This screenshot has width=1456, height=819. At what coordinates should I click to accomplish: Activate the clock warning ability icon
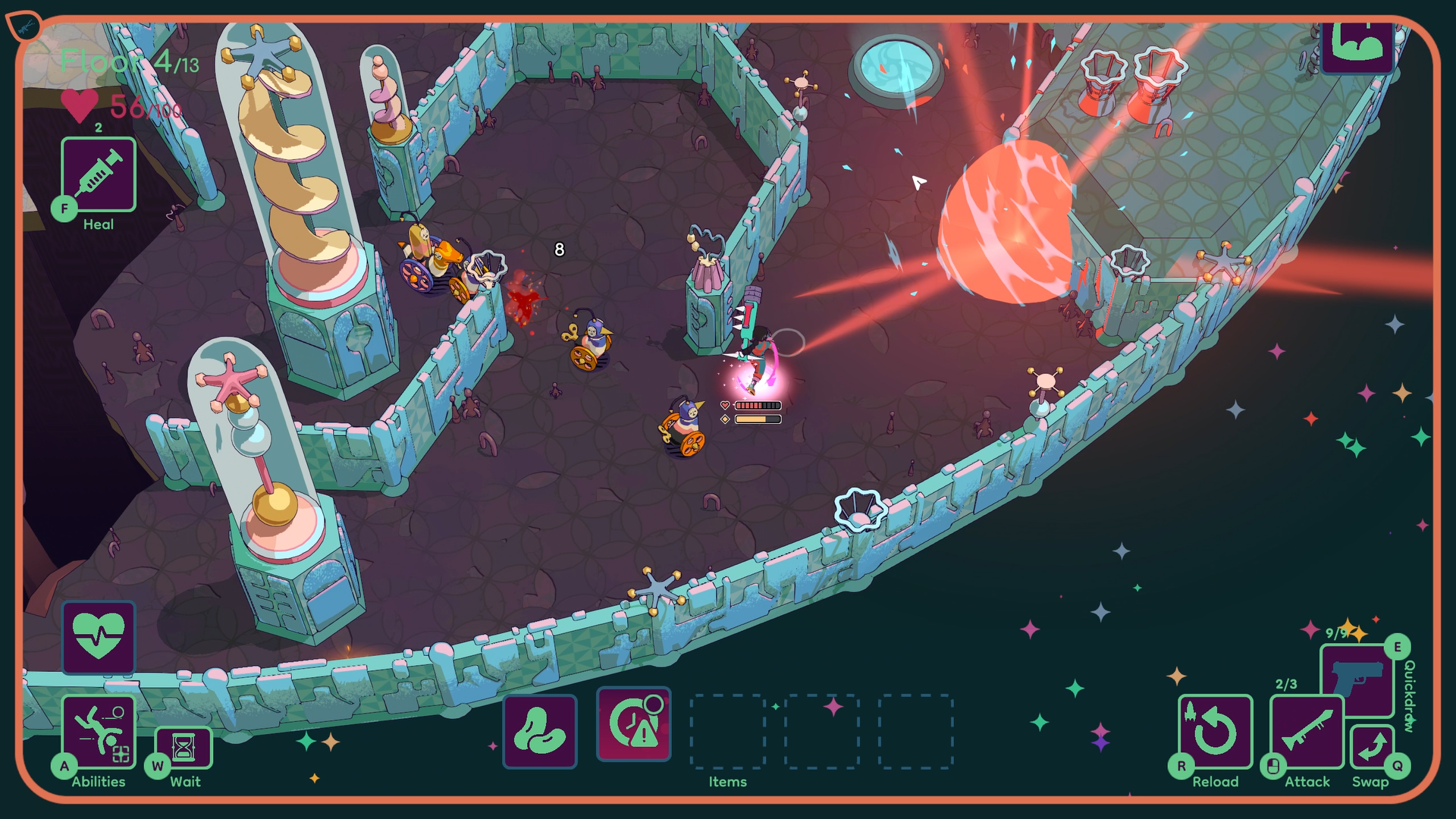tap(634, 725)
